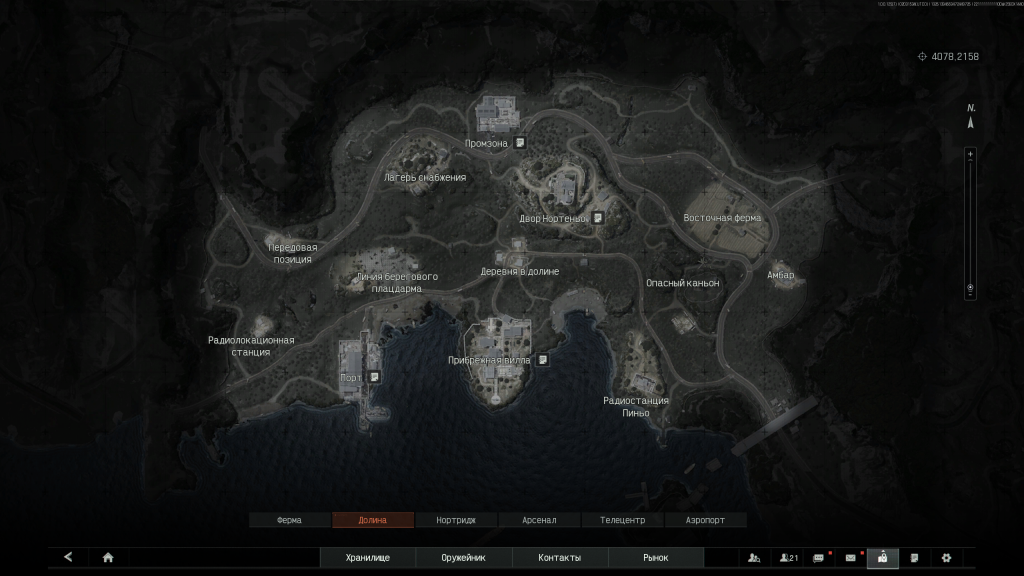Choose the Аэропорт map tab
The width and height of the screenshot is (1024, 576).
point(706,520)
